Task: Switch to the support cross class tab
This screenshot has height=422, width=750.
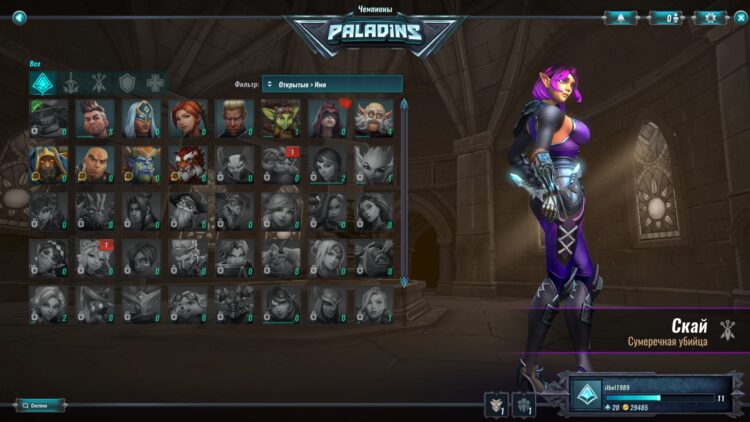Action: (x=155, y=83)
